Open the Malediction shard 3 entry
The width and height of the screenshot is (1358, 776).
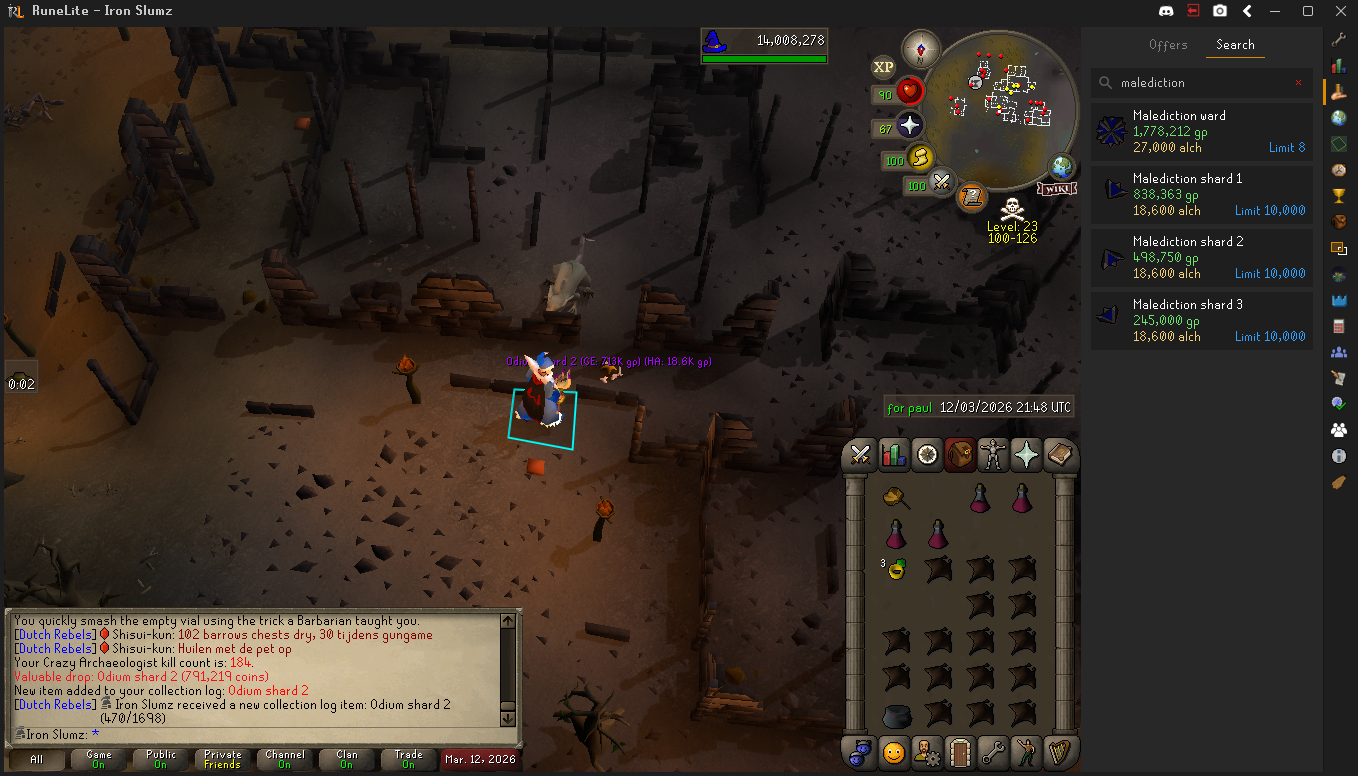[x=1201, y=320]
